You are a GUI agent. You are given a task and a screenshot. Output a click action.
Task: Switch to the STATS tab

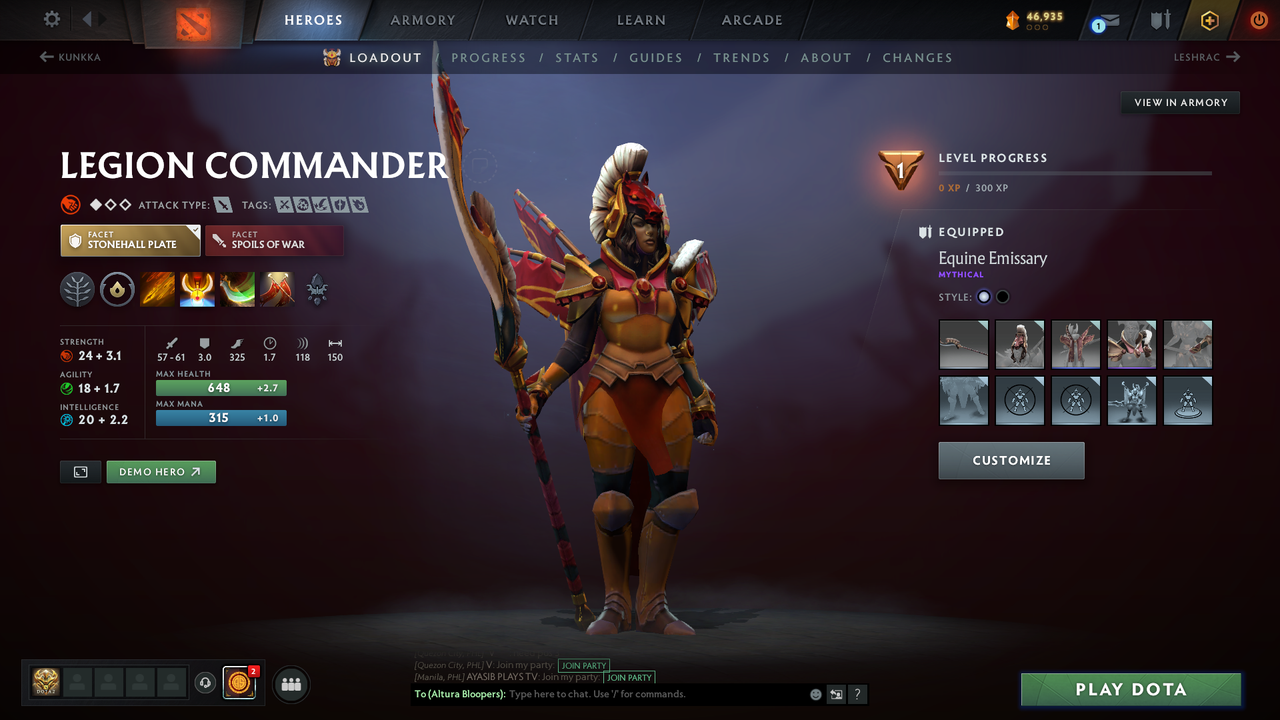point(577,57)
